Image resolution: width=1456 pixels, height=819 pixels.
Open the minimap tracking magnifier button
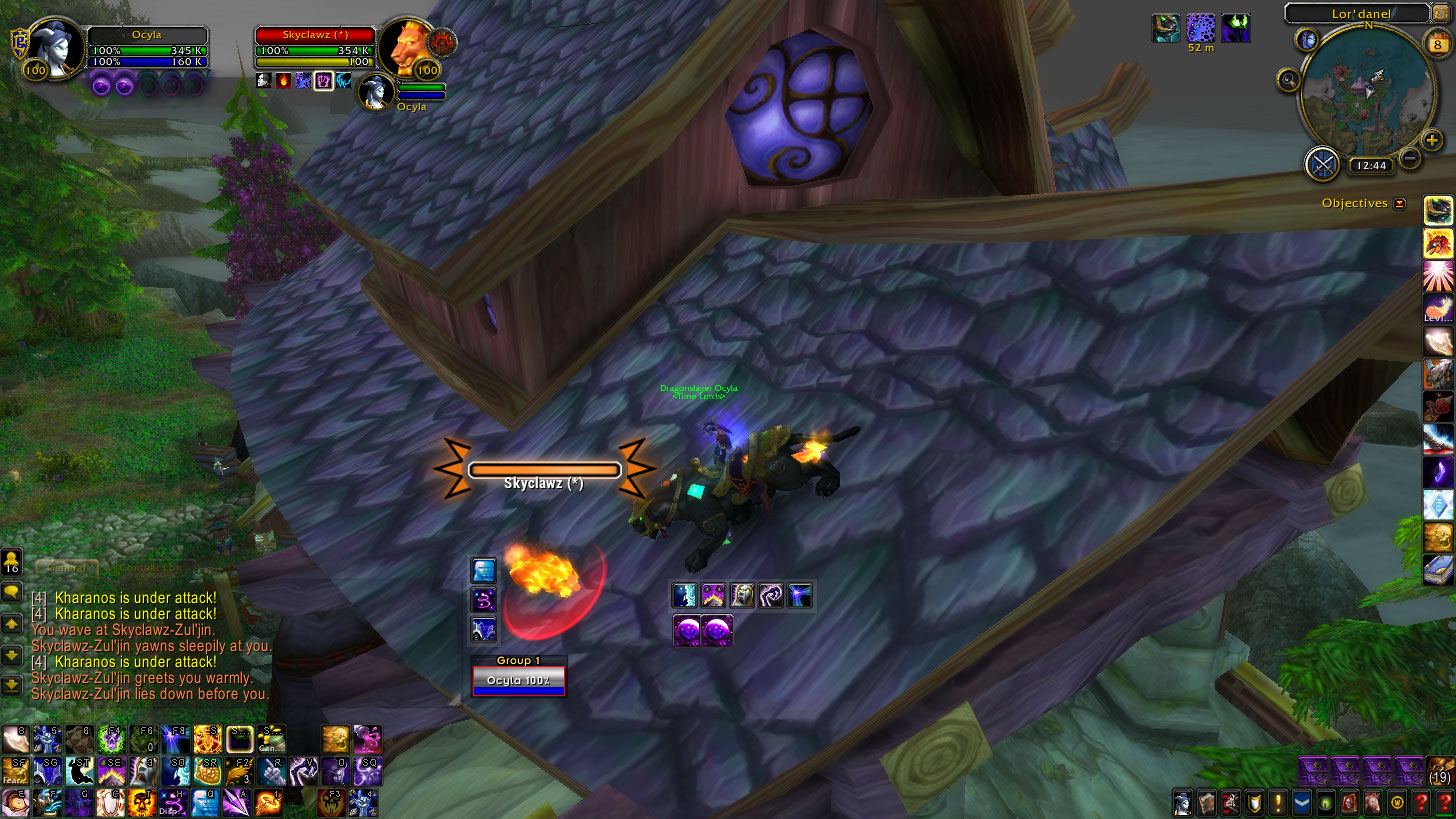(1288, 80)
